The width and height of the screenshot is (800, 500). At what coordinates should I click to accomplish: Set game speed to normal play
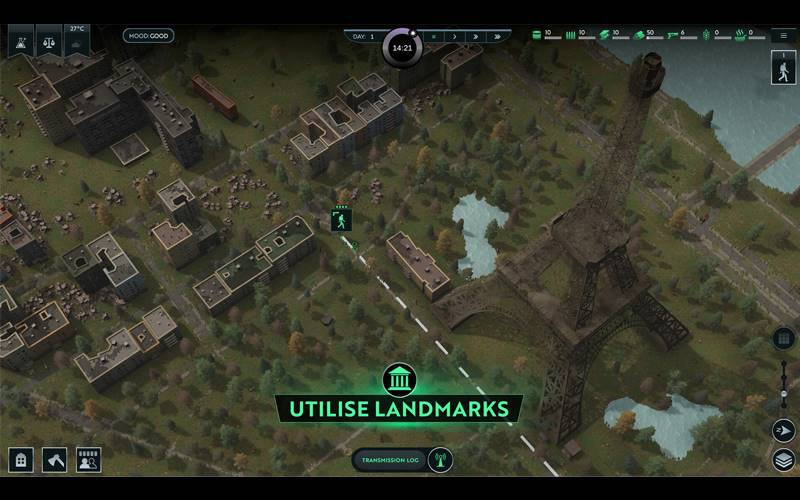click(455, 36)
